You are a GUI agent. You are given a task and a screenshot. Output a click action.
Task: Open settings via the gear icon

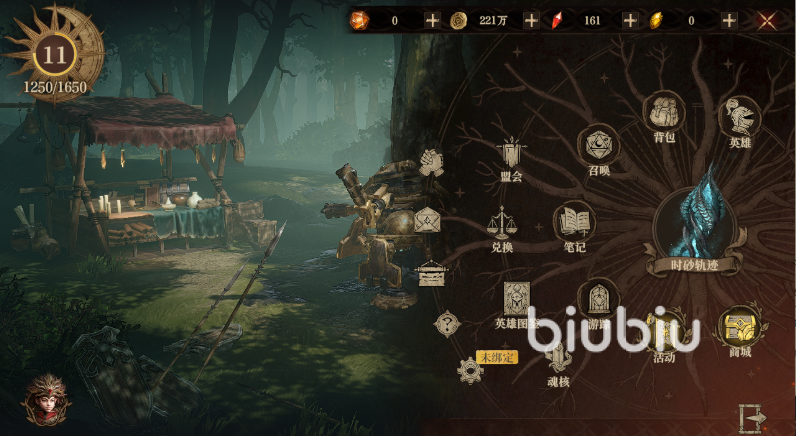470,371
